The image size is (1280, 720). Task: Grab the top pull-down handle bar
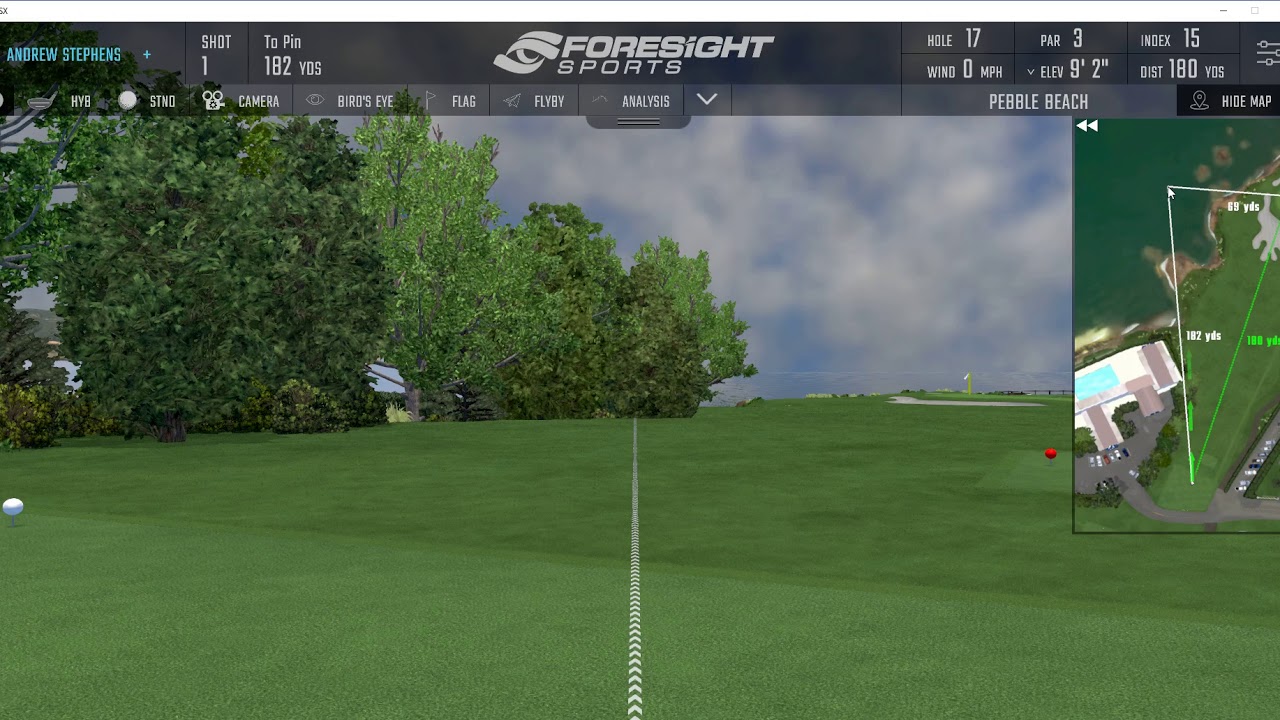tap(638, 122)
